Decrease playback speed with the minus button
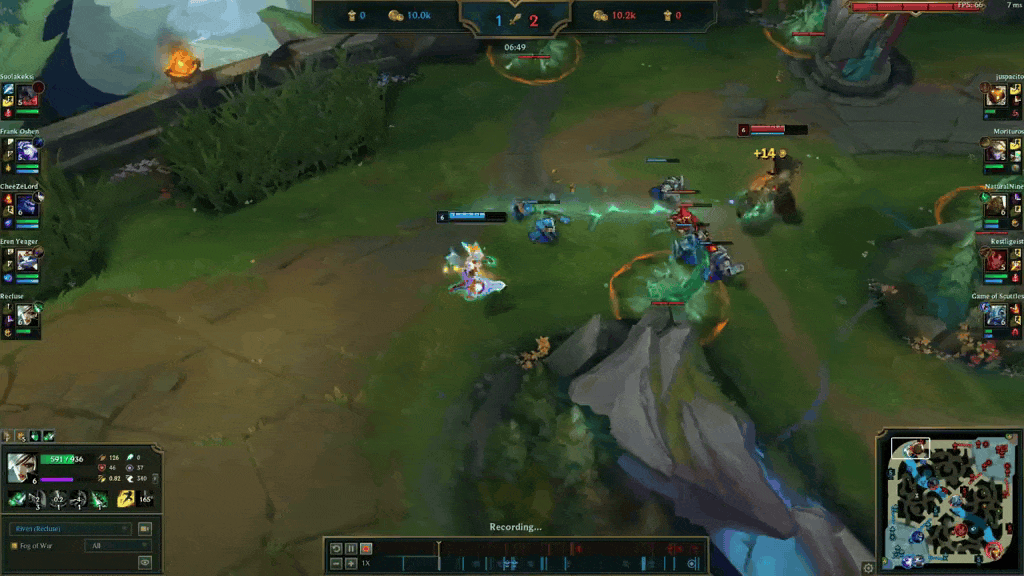The image size is (1024, 576). click(336, 564)
